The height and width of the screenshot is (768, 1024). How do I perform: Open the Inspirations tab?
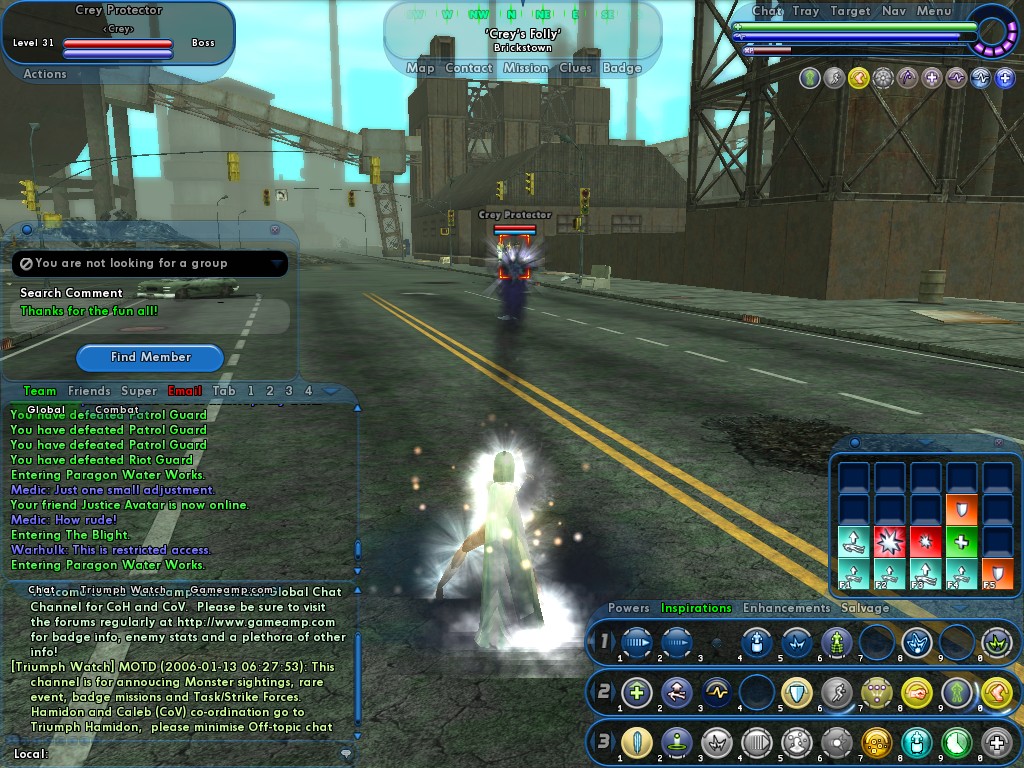point(696,607)
